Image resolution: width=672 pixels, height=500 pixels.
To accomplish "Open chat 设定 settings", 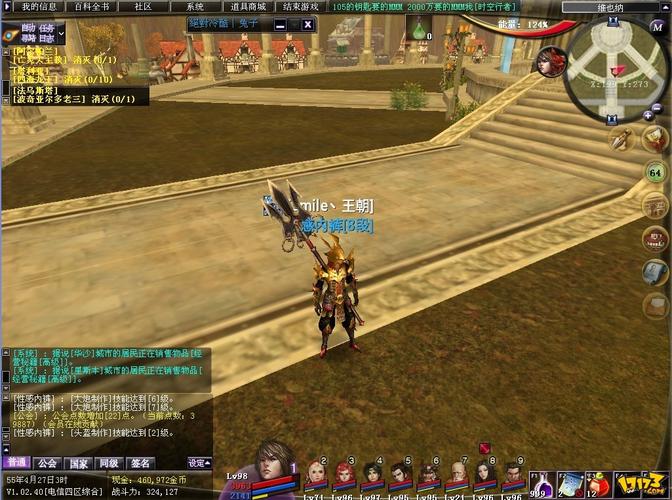I will point(199,463).
